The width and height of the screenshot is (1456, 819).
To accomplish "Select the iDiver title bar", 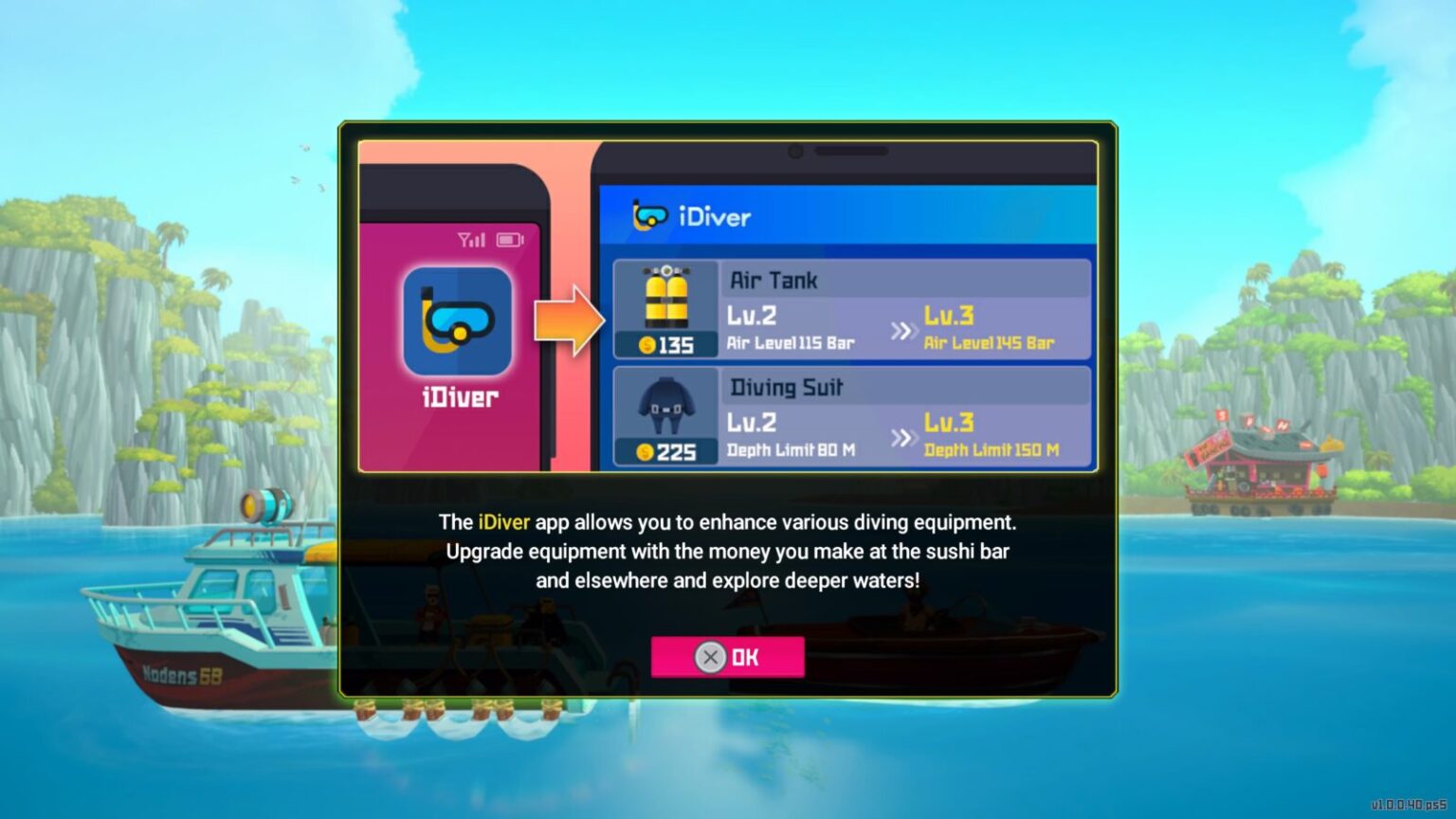I will 848,216.
